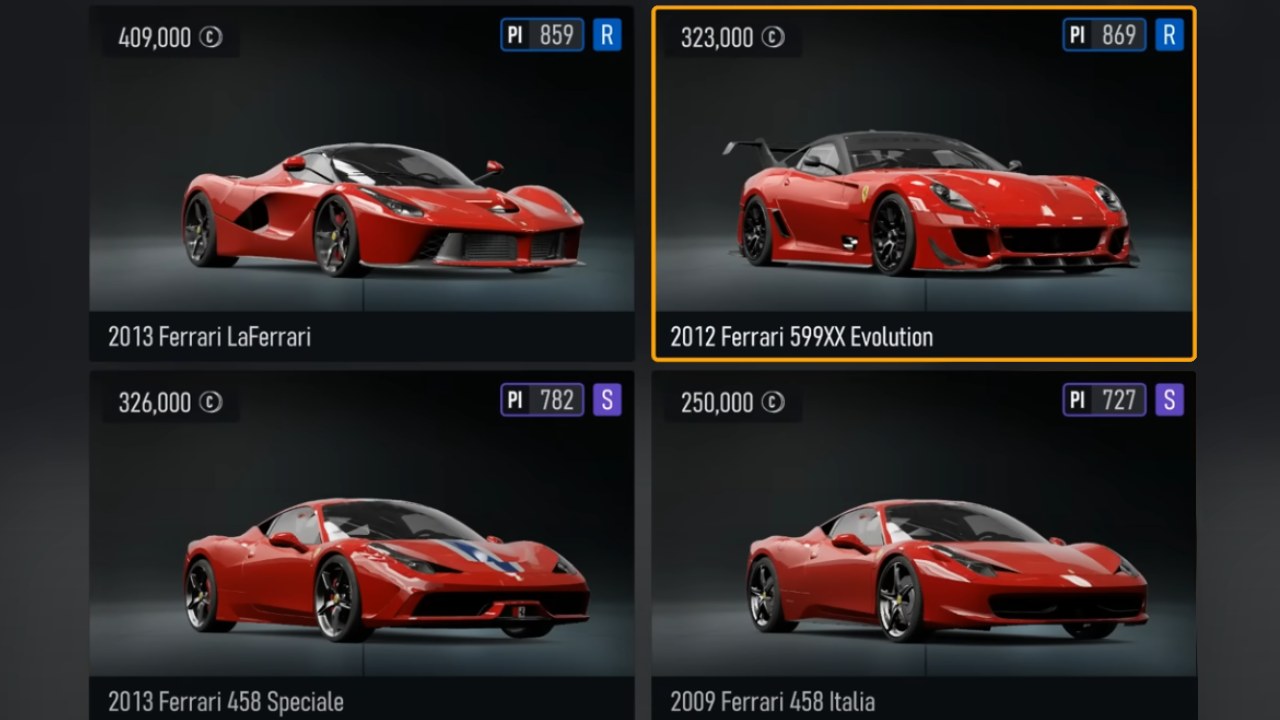
Task: Click the S class badge on the 458 Italia
Action: point(1169,399)
